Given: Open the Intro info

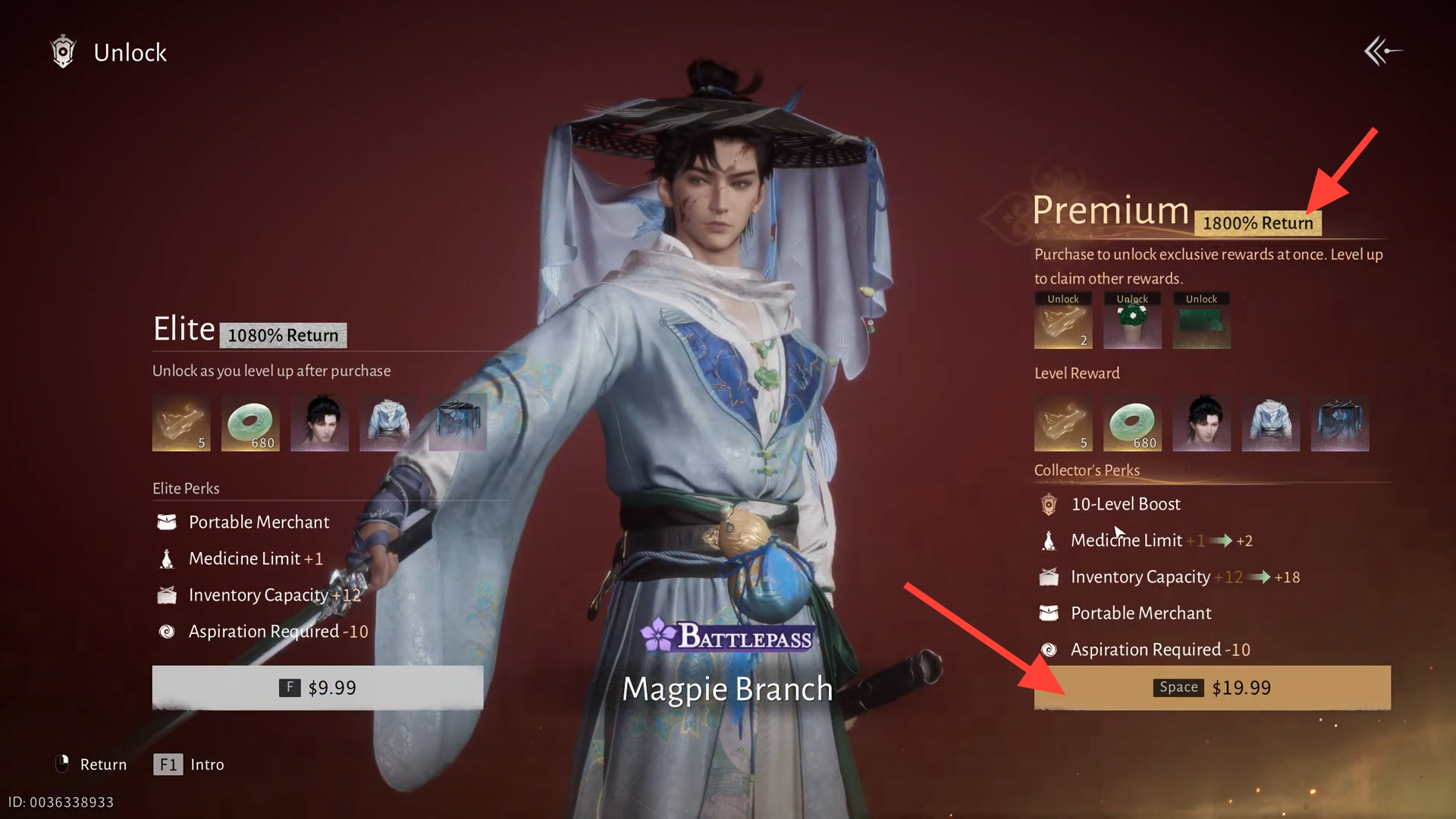Looking at the screenshot, I should point(190,764).
